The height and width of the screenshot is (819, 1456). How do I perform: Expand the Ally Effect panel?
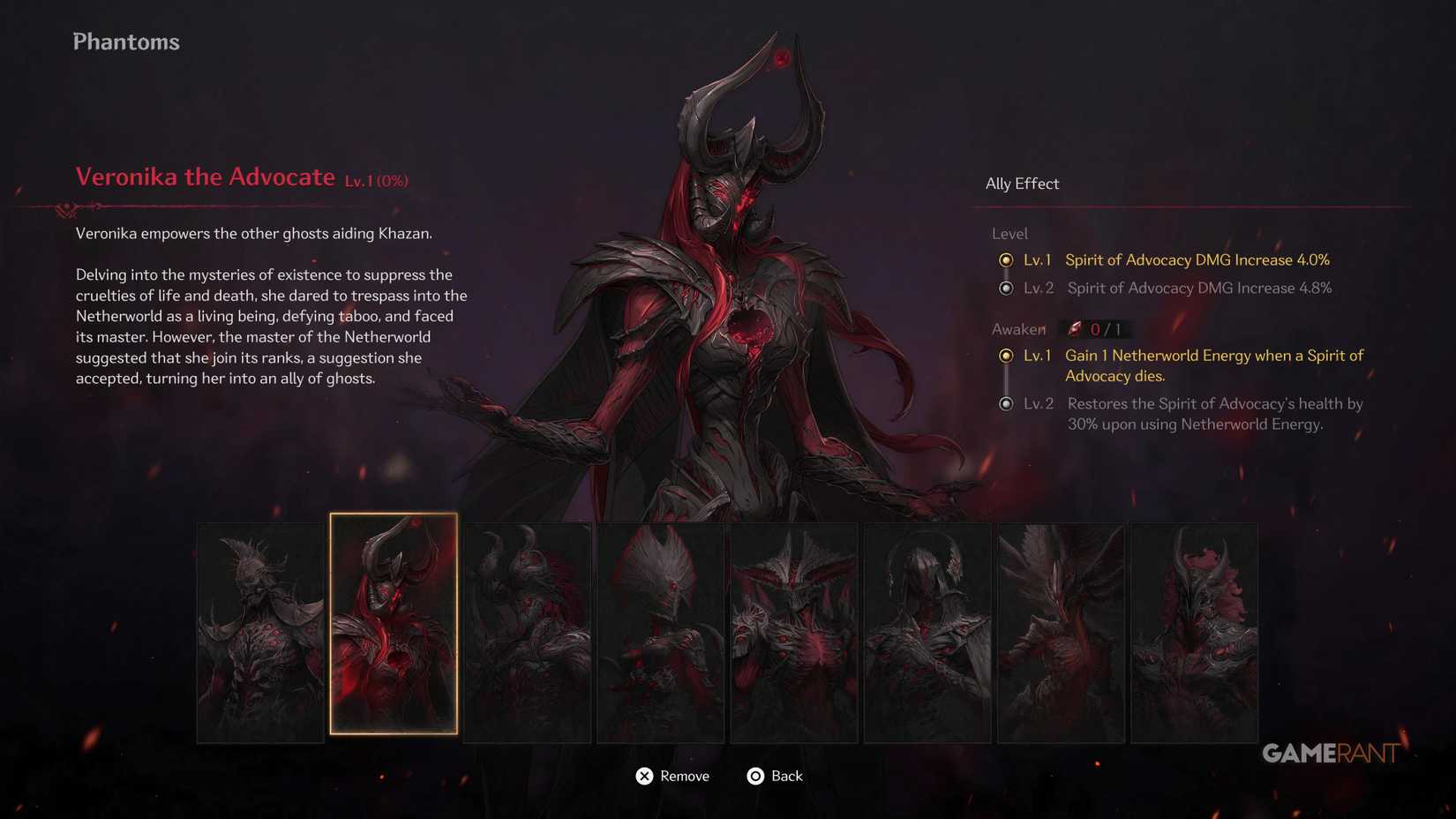pos(1022,184)
